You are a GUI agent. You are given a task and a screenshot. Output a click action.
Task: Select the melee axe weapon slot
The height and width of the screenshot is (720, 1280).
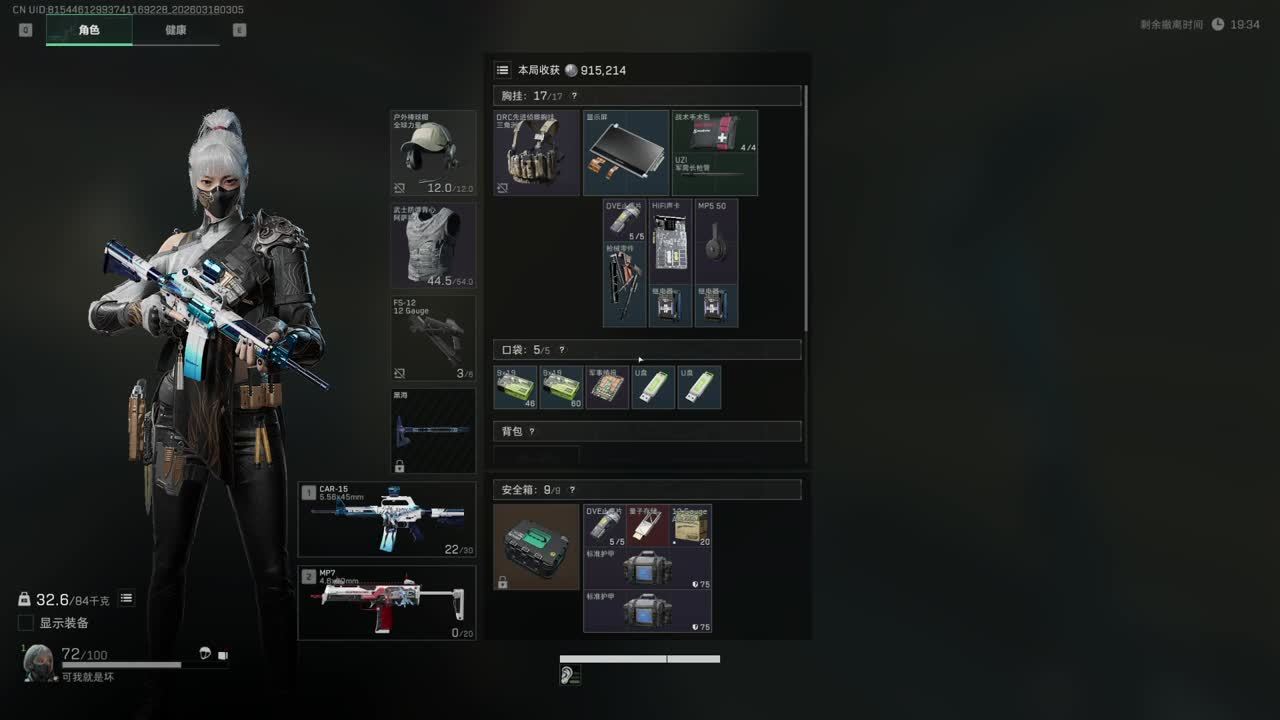[433, 431]
